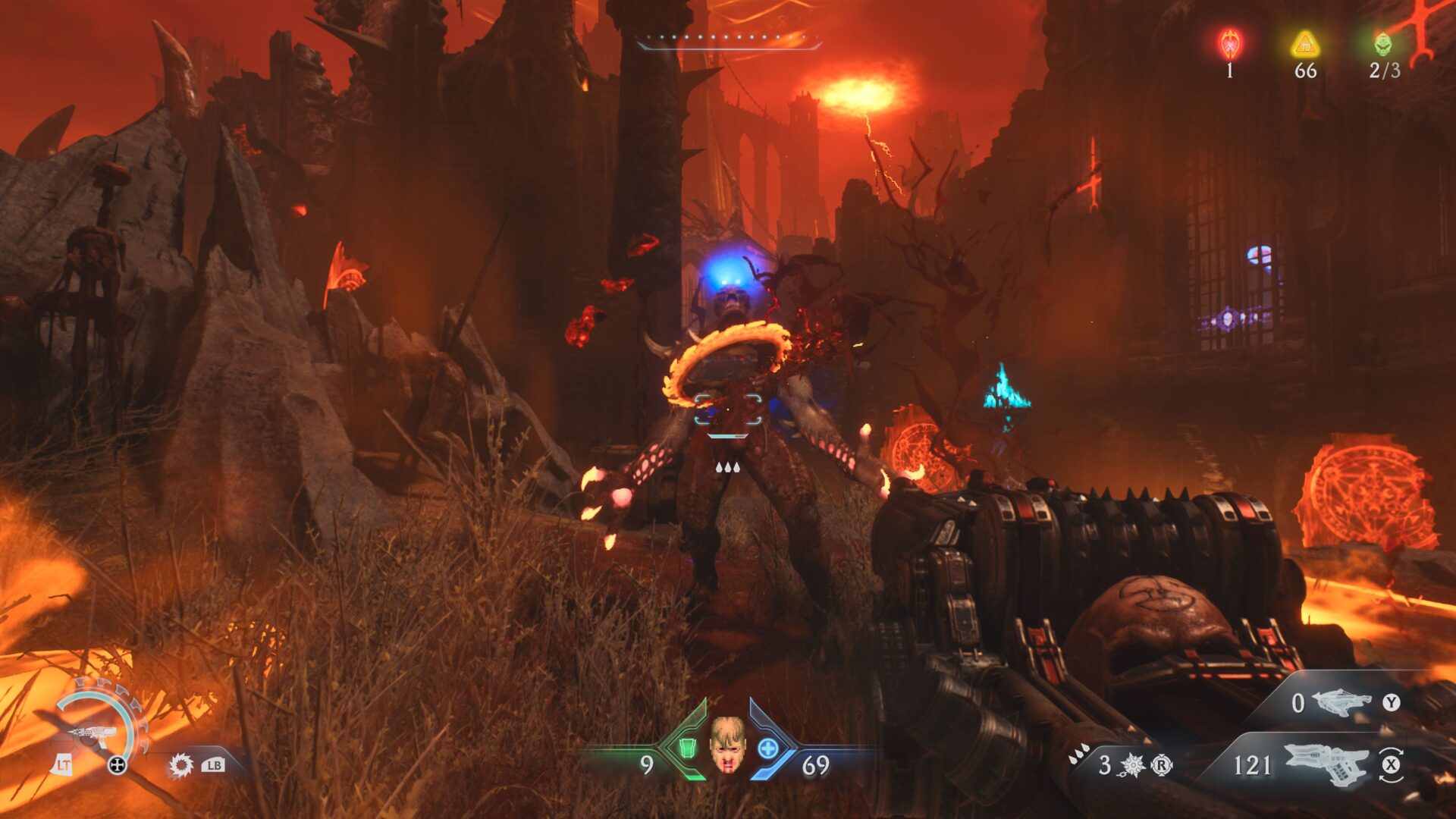Activate the saw blade ability icon
This screenshot has height=819, width=1456.
[180, 765]
